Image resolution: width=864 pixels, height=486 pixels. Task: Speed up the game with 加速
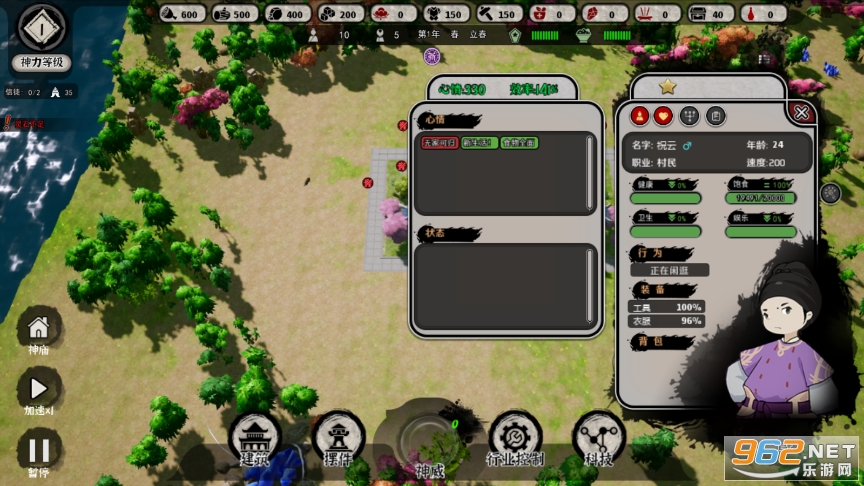[x=39, y=389]
